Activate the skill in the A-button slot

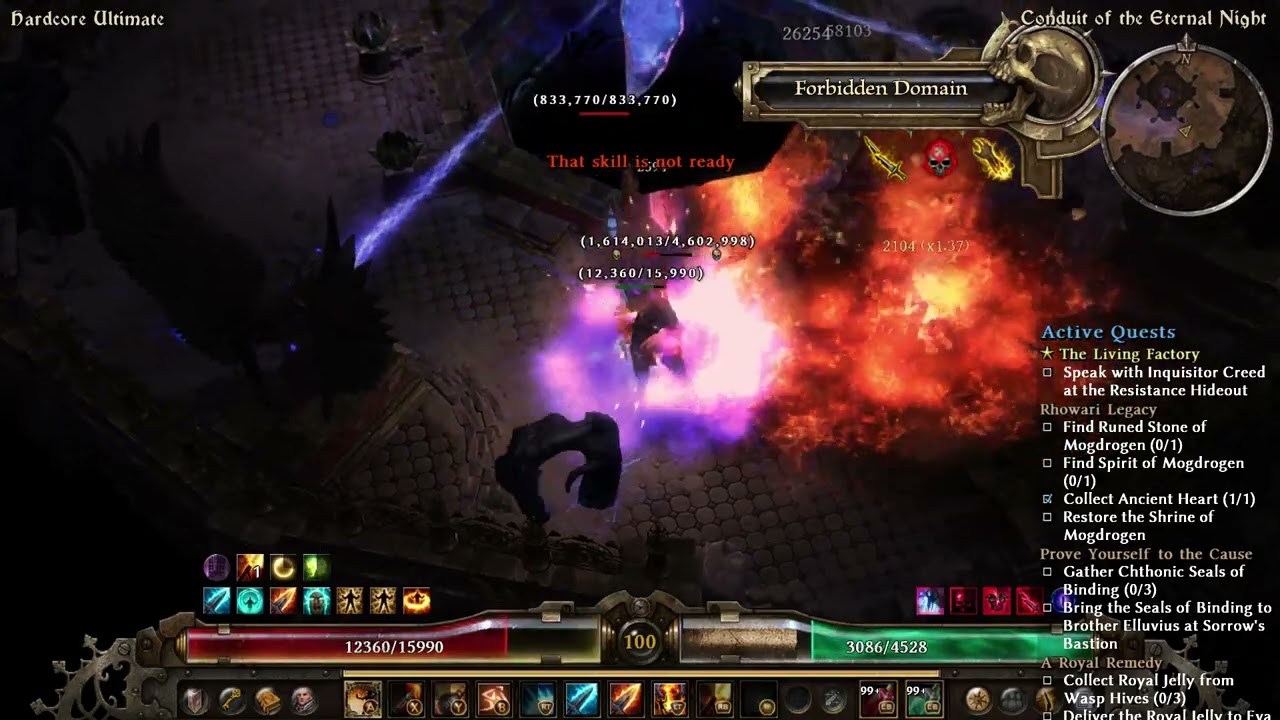pyautogui.click(x=362, y=699)
